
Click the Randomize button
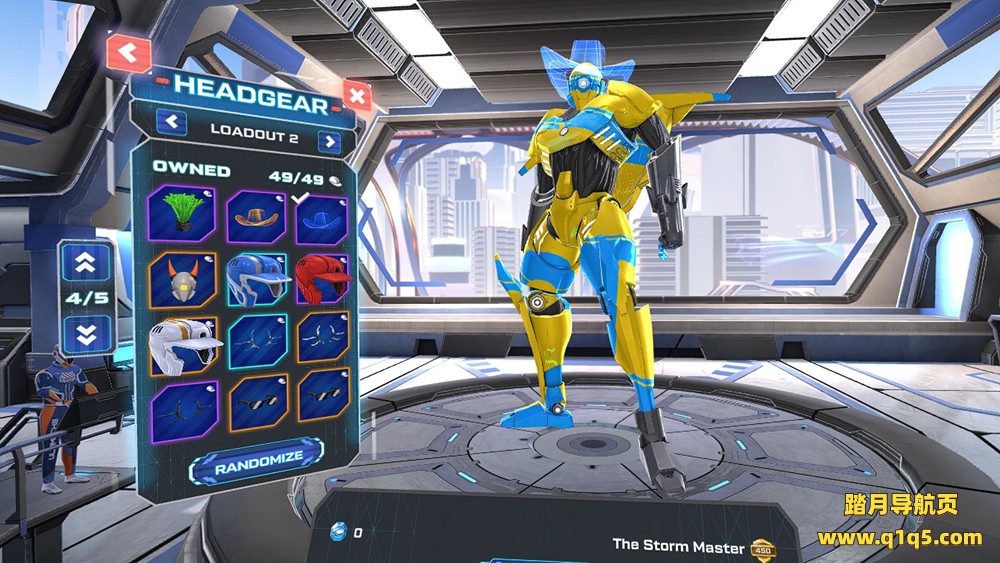pyautogui.click(x=256, y=460)
